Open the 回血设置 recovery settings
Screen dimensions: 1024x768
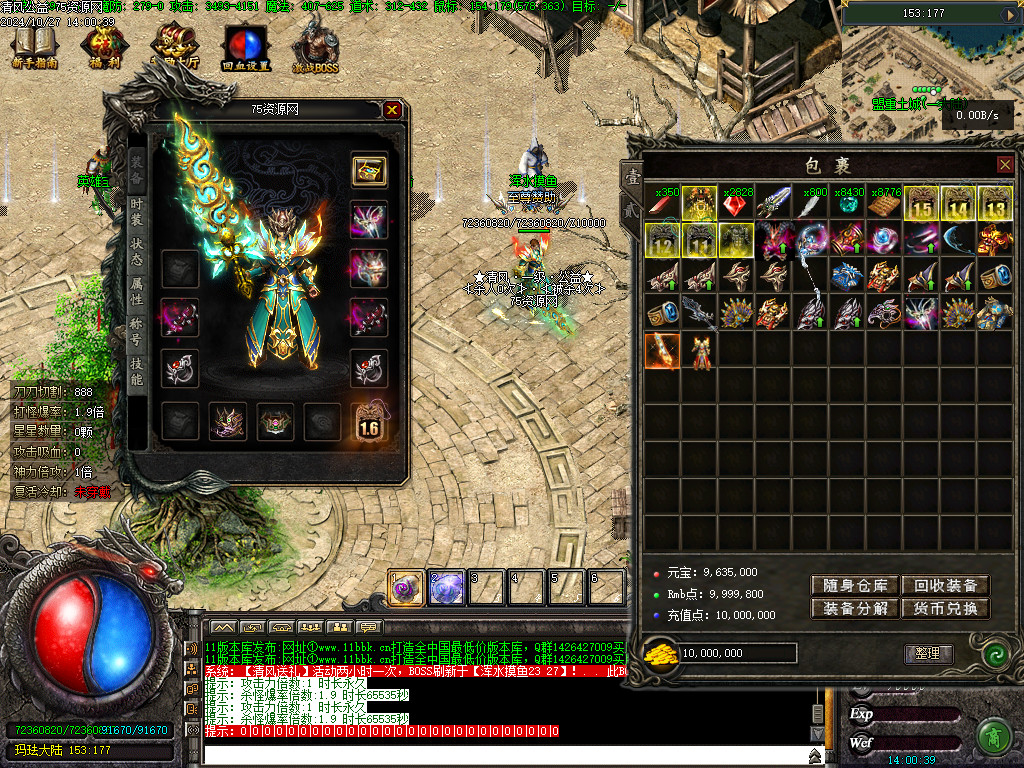click(245, 48)
